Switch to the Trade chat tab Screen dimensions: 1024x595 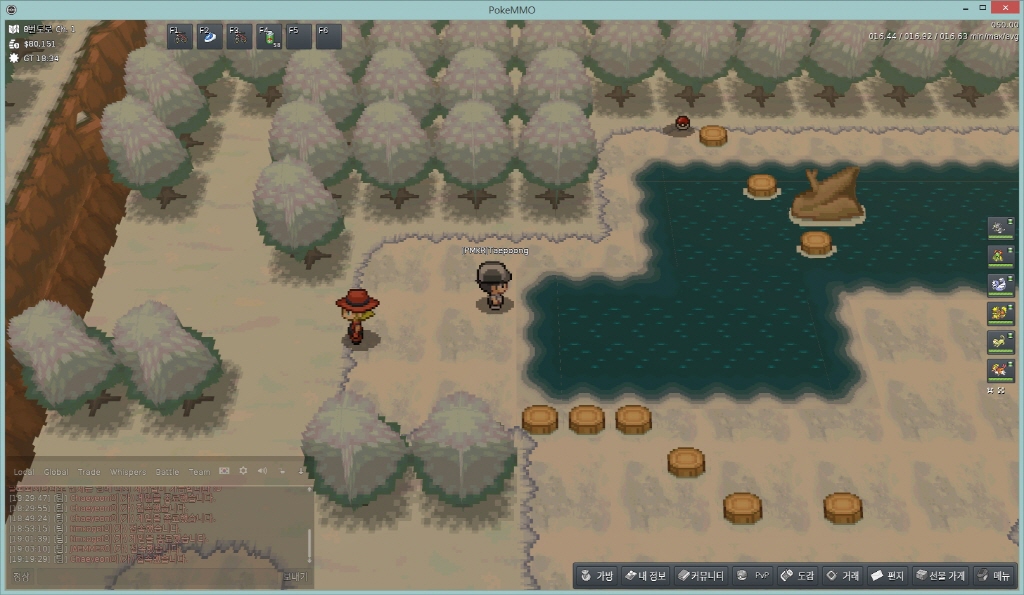90,472
